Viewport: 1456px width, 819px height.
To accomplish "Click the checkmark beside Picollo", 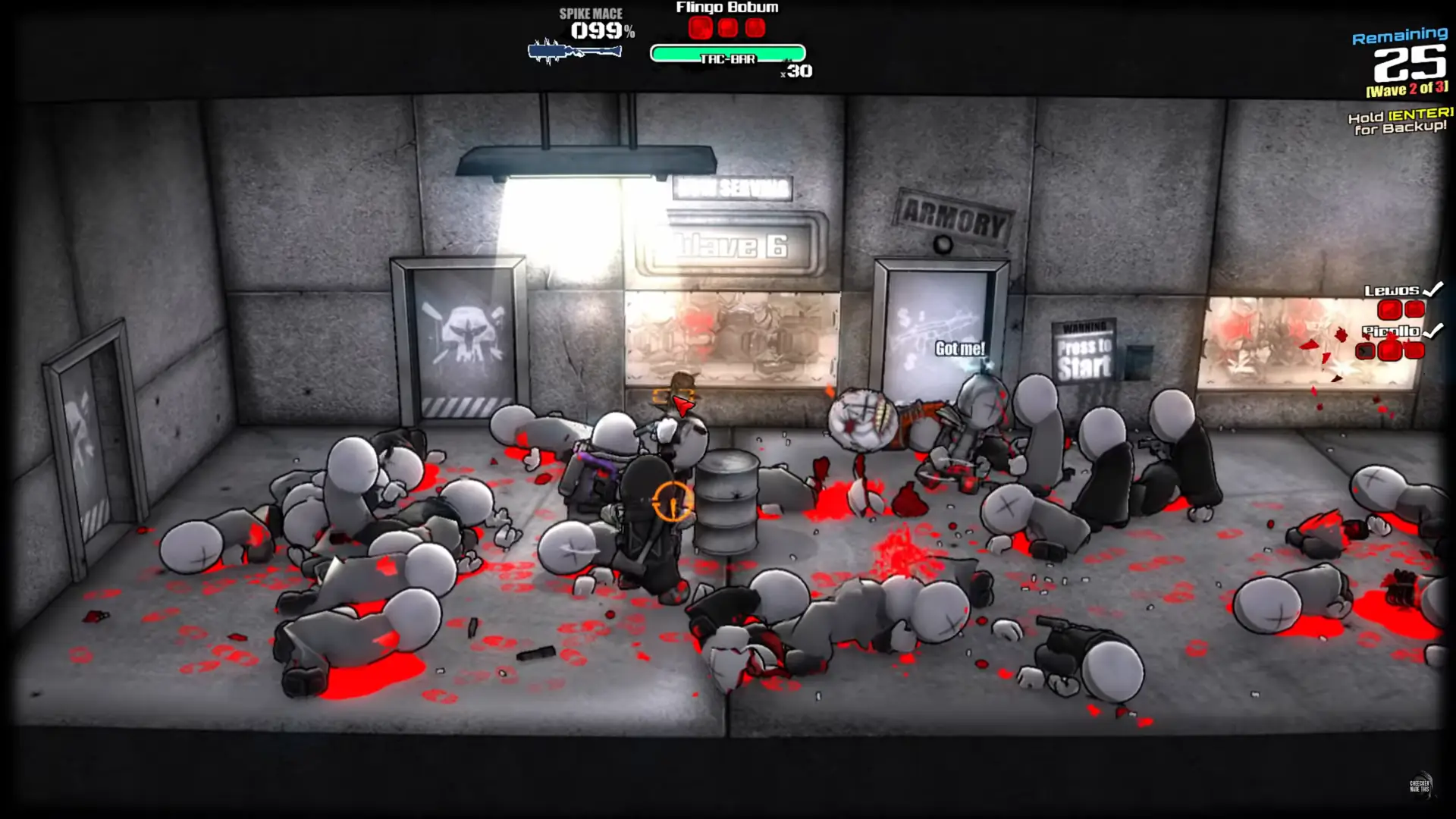I will pos(1434,330).
